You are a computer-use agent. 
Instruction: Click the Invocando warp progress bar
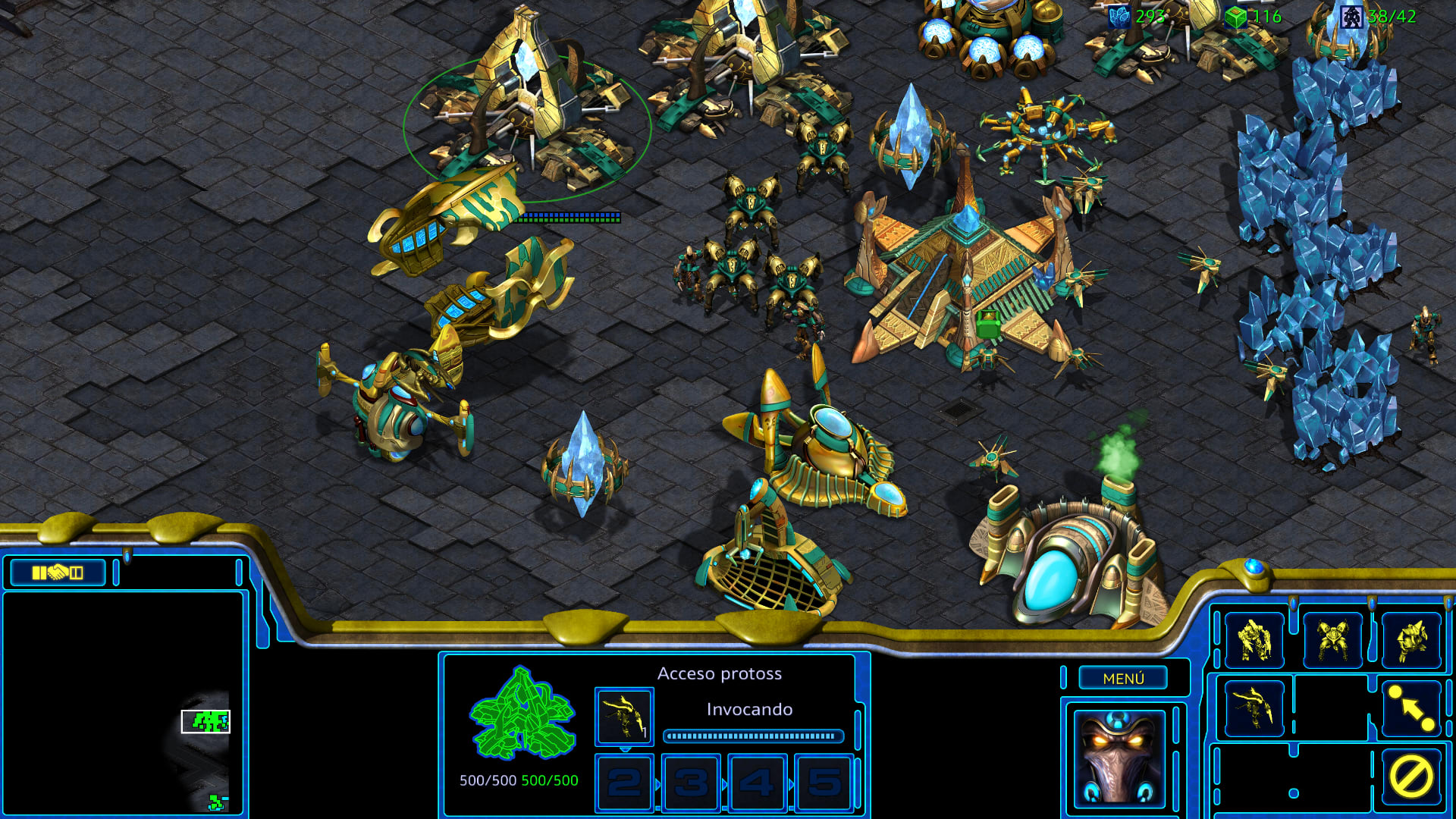tap(752, 734)
